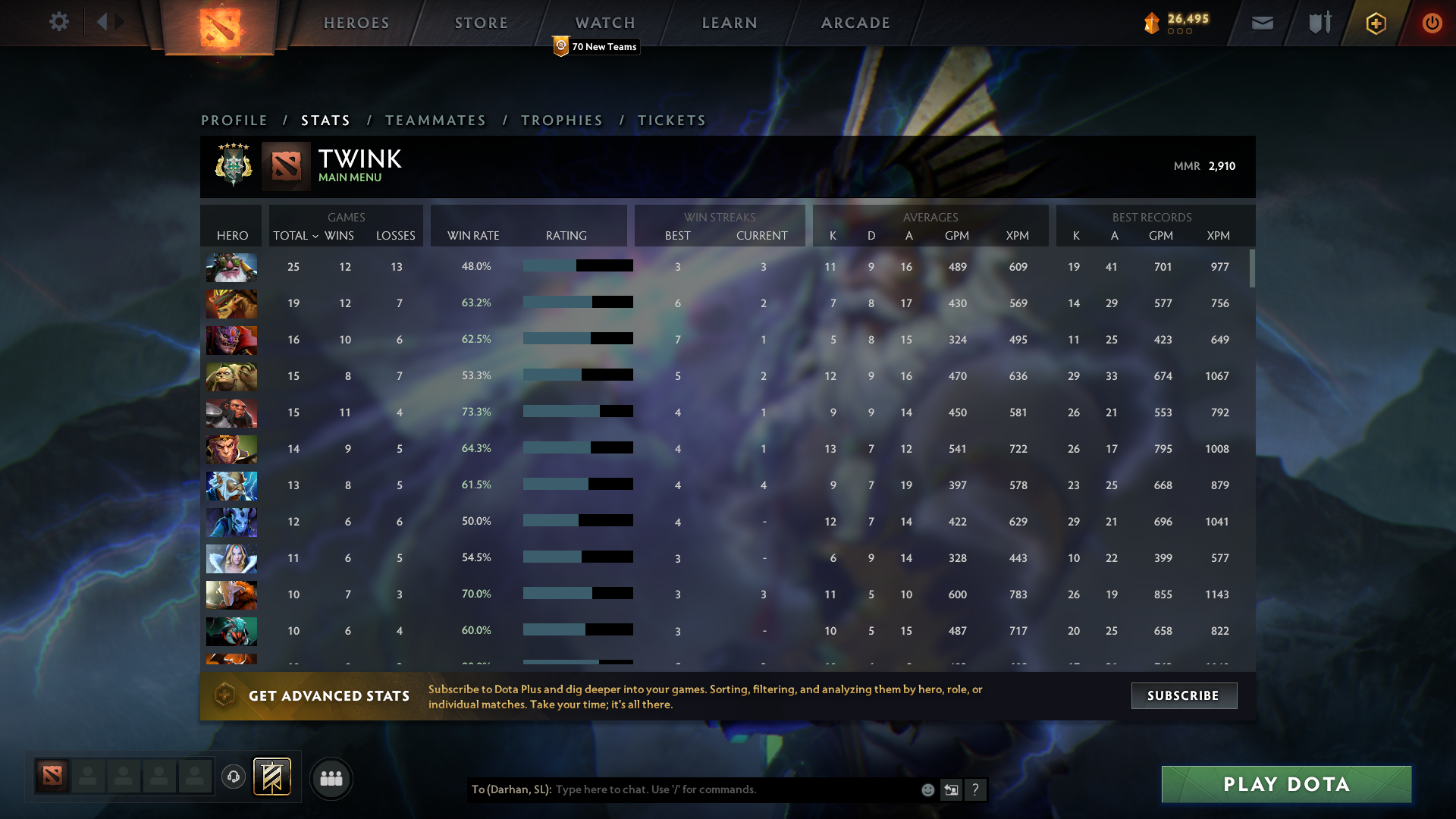Open the WATCH menu

click(604, 23)
